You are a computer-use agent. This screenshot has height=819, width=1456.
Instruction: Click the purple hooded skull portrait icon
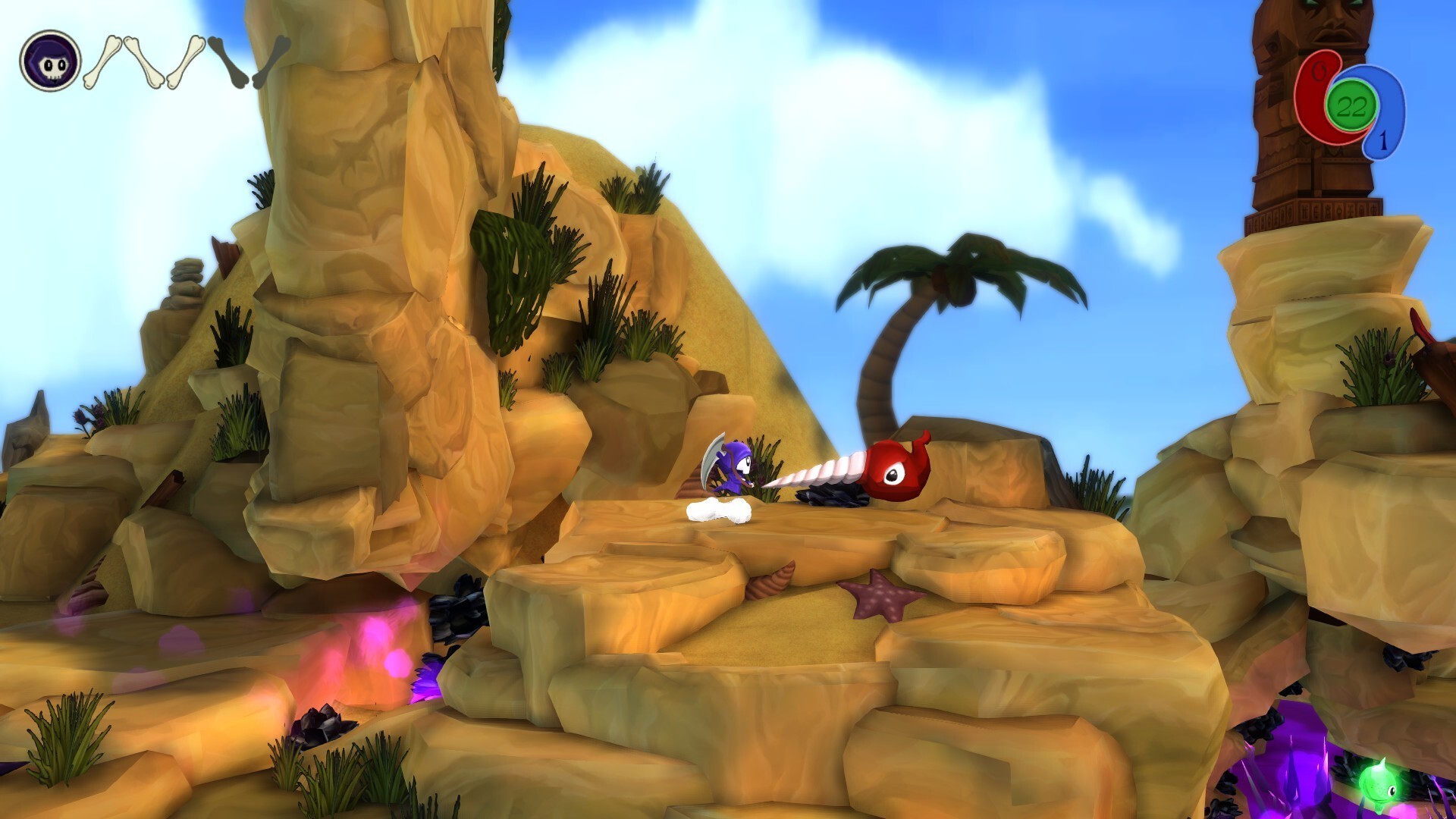pos(50,61)
